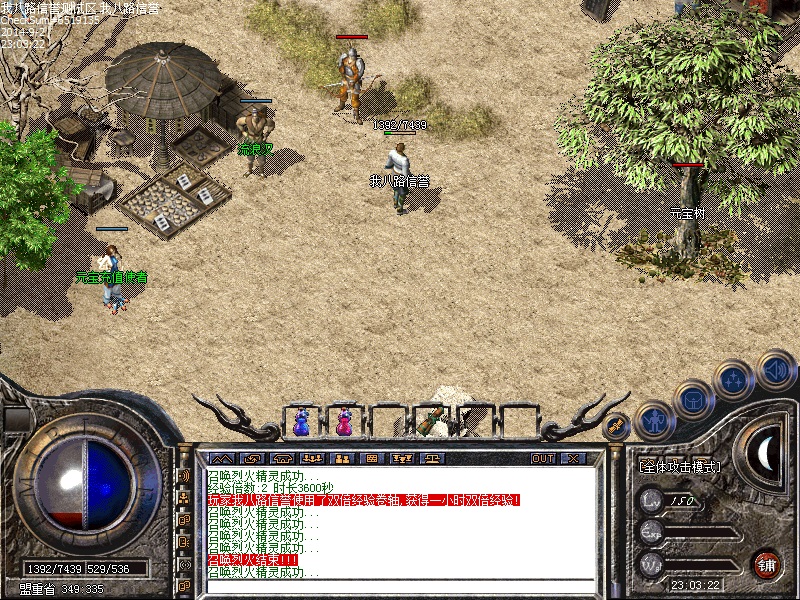Toggle the network-tree chat filter button
The image size is (800, 600).
tap(184, 497)
